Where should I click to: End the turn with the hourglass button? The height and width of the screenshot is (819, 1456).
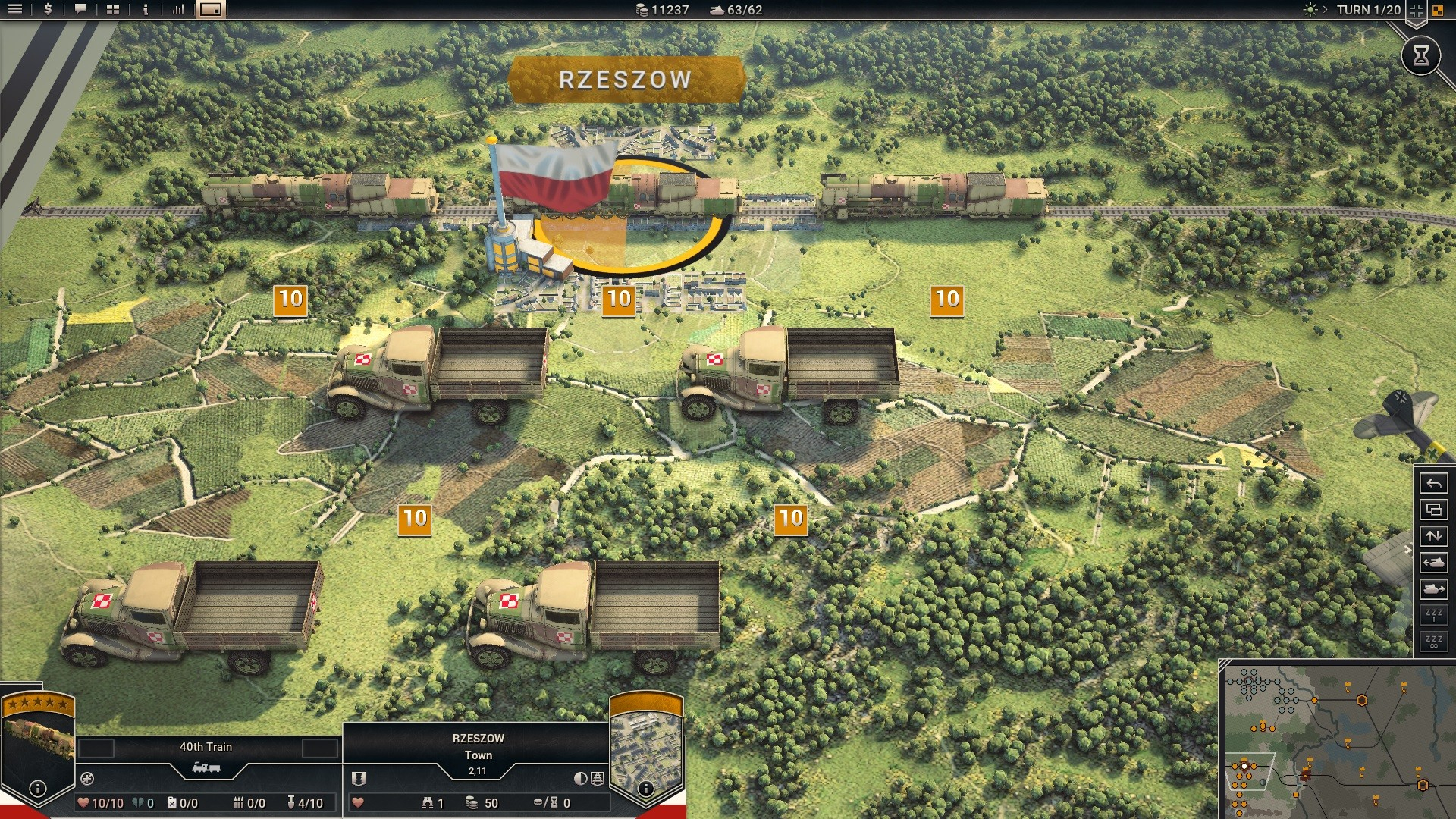pos(1420,55)
